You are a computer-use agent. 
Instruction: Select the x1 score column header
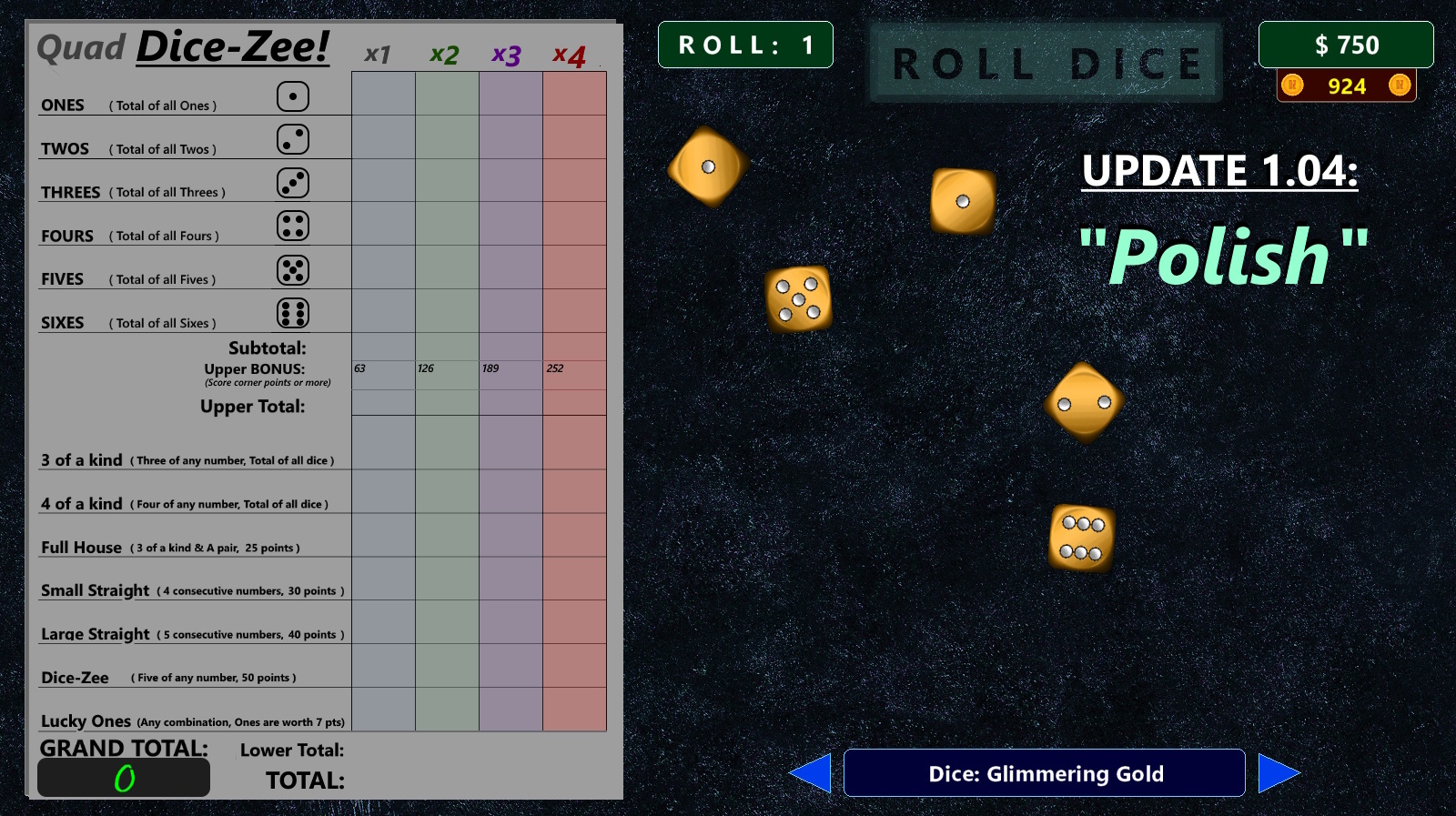tap(376, 55)
